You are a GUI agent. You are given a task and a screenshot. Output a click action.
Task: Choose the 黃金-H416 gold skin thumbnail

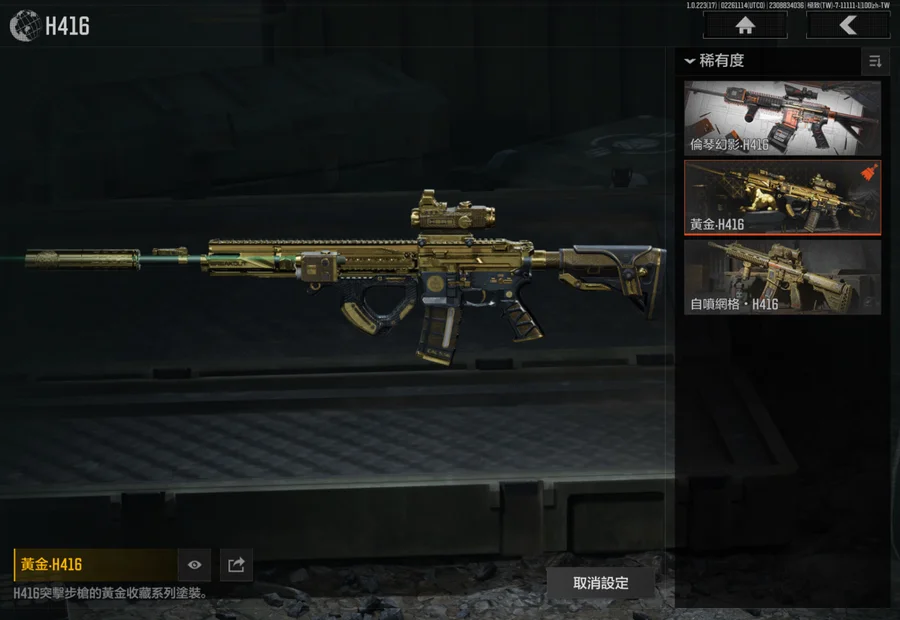[782, 197]
